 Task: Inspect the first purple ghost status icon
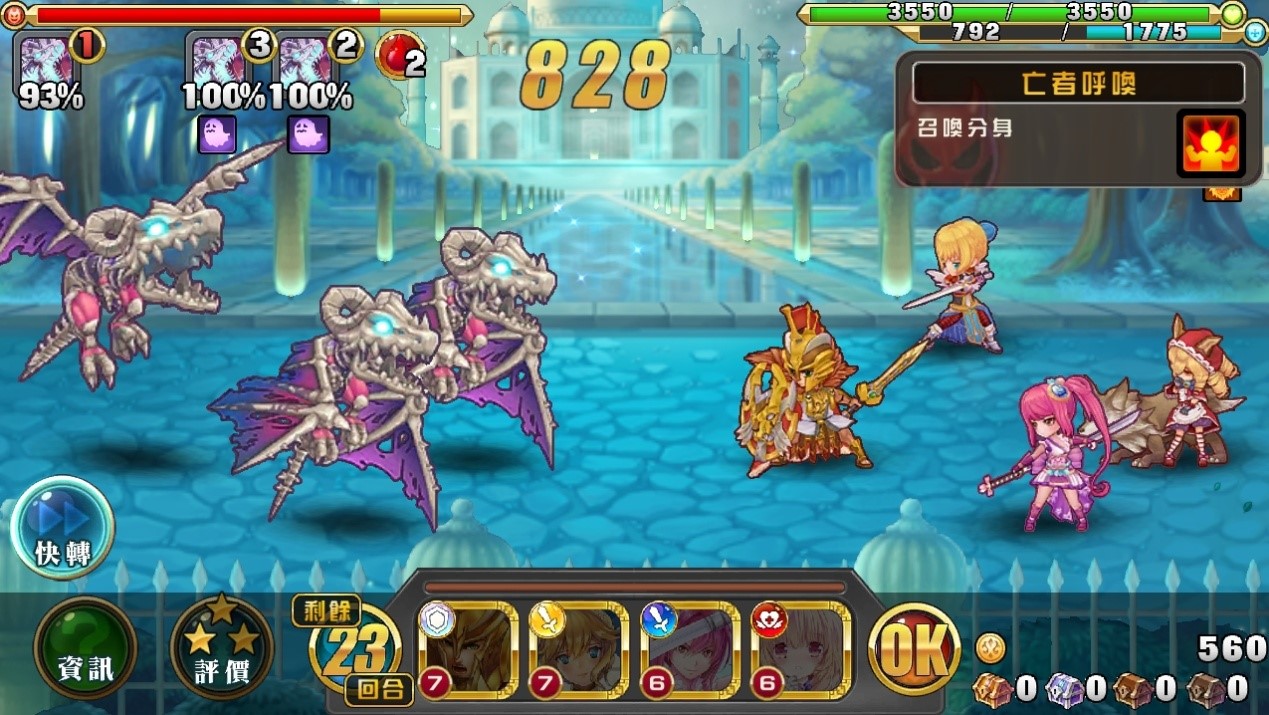pyautogui.click(x=217, y=135)
